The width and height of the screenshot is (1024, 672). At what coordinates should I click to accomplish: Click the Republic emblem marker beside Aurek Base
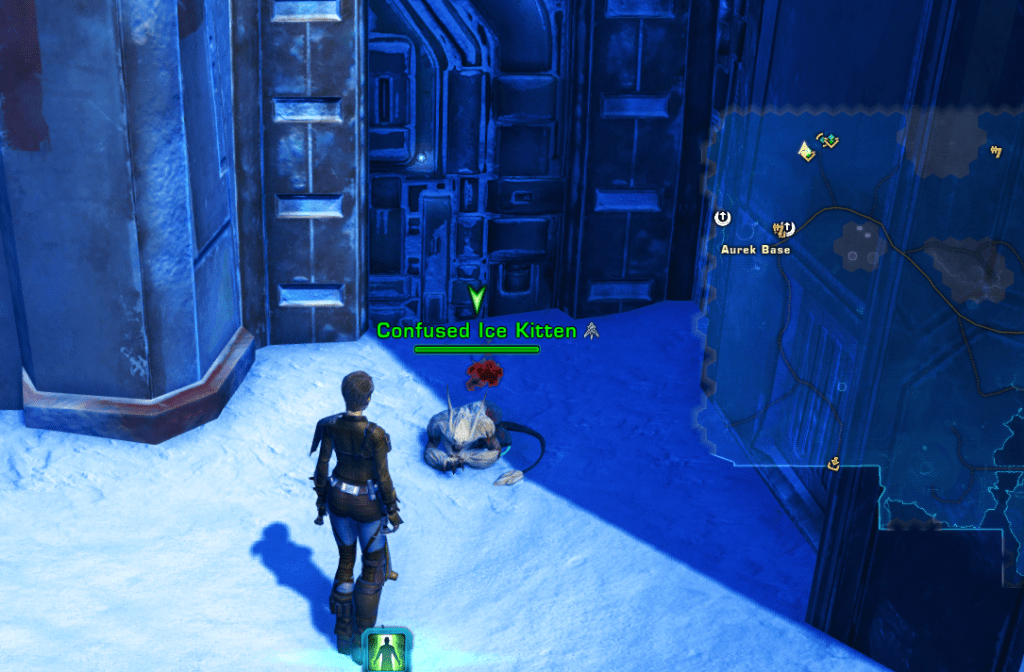(724, 217)
